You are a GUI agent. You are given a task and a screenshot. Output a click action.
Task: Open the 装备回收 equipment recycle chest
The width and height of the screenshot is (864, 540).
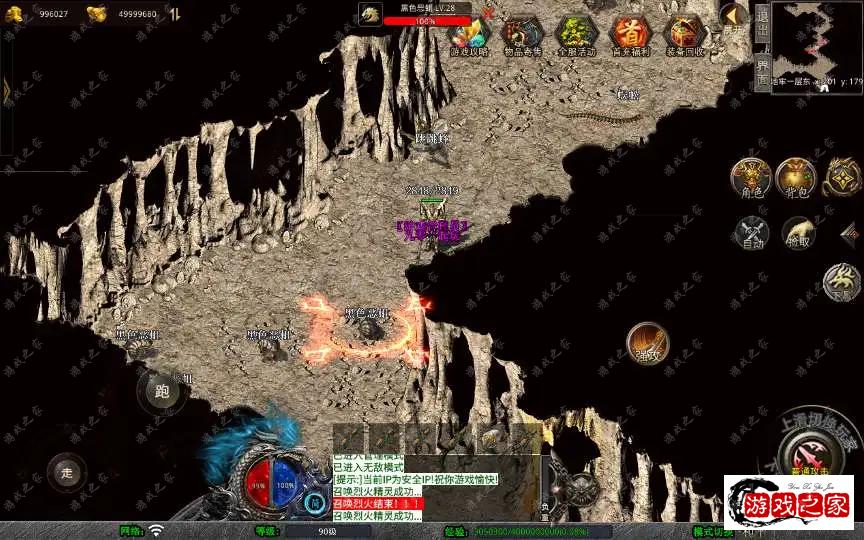coord(686,36)
